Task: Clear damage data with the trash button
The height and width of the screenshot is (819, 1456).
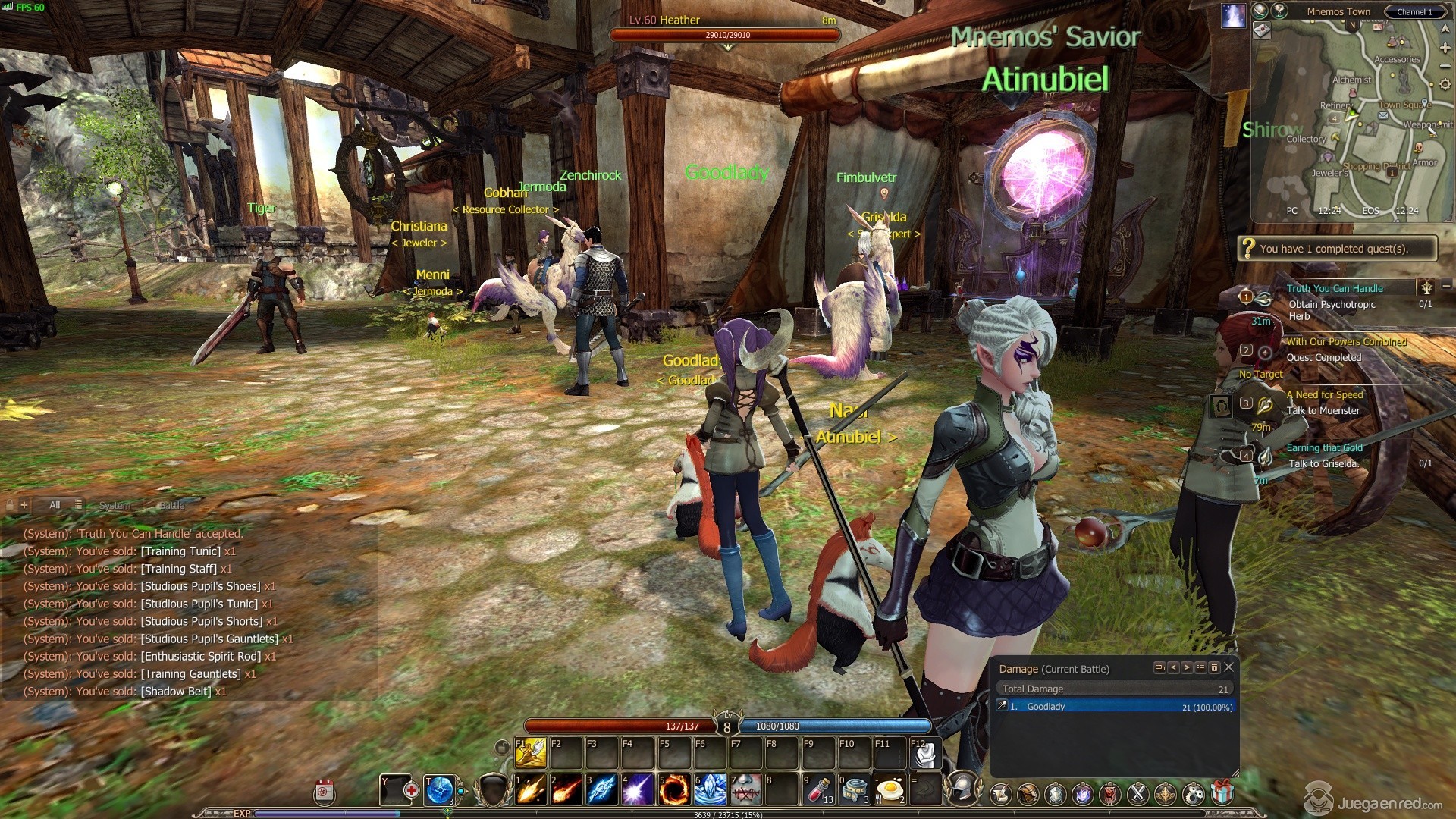Action: coord(1215,667)
